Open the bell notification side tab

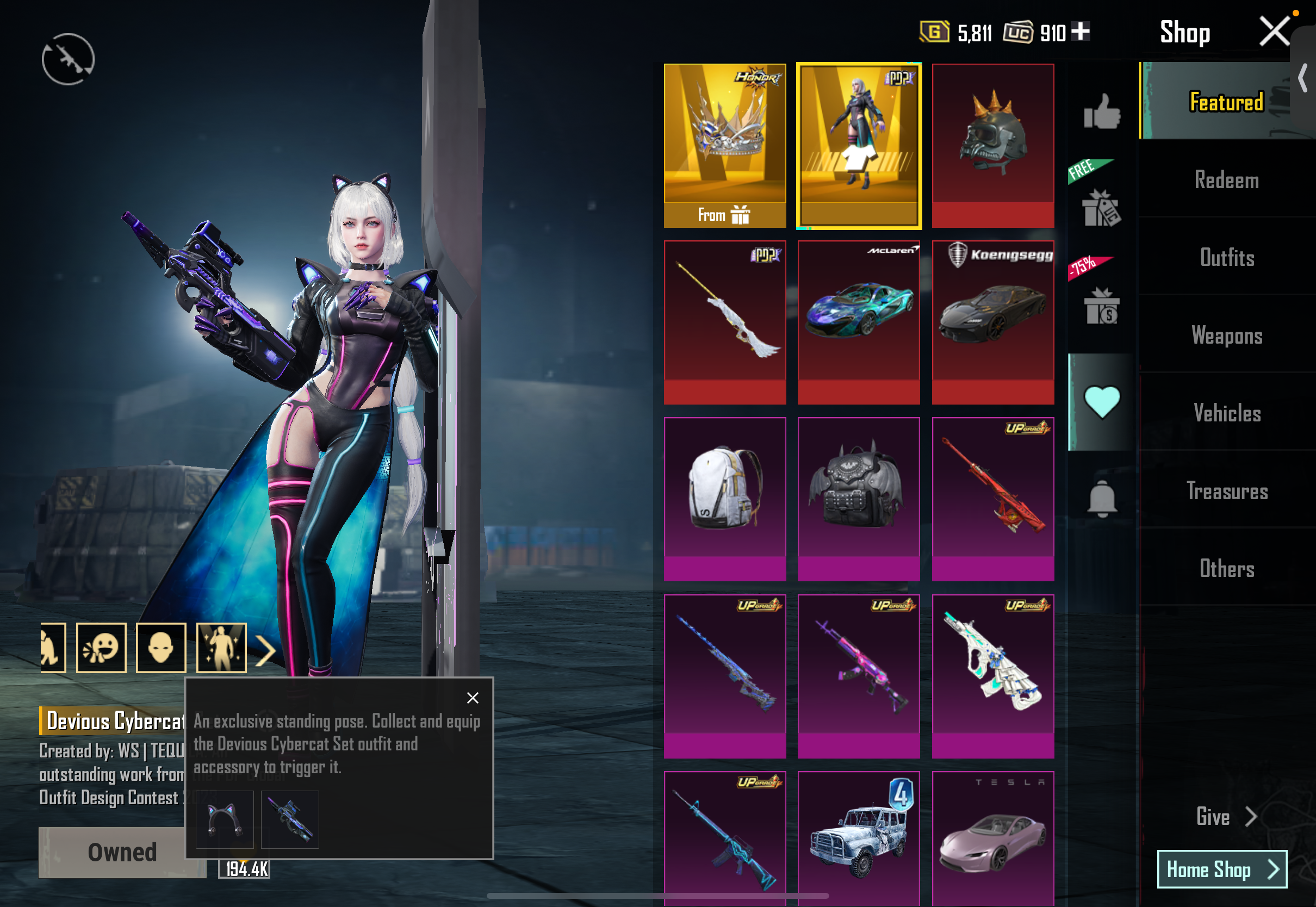coord(1101,499)
